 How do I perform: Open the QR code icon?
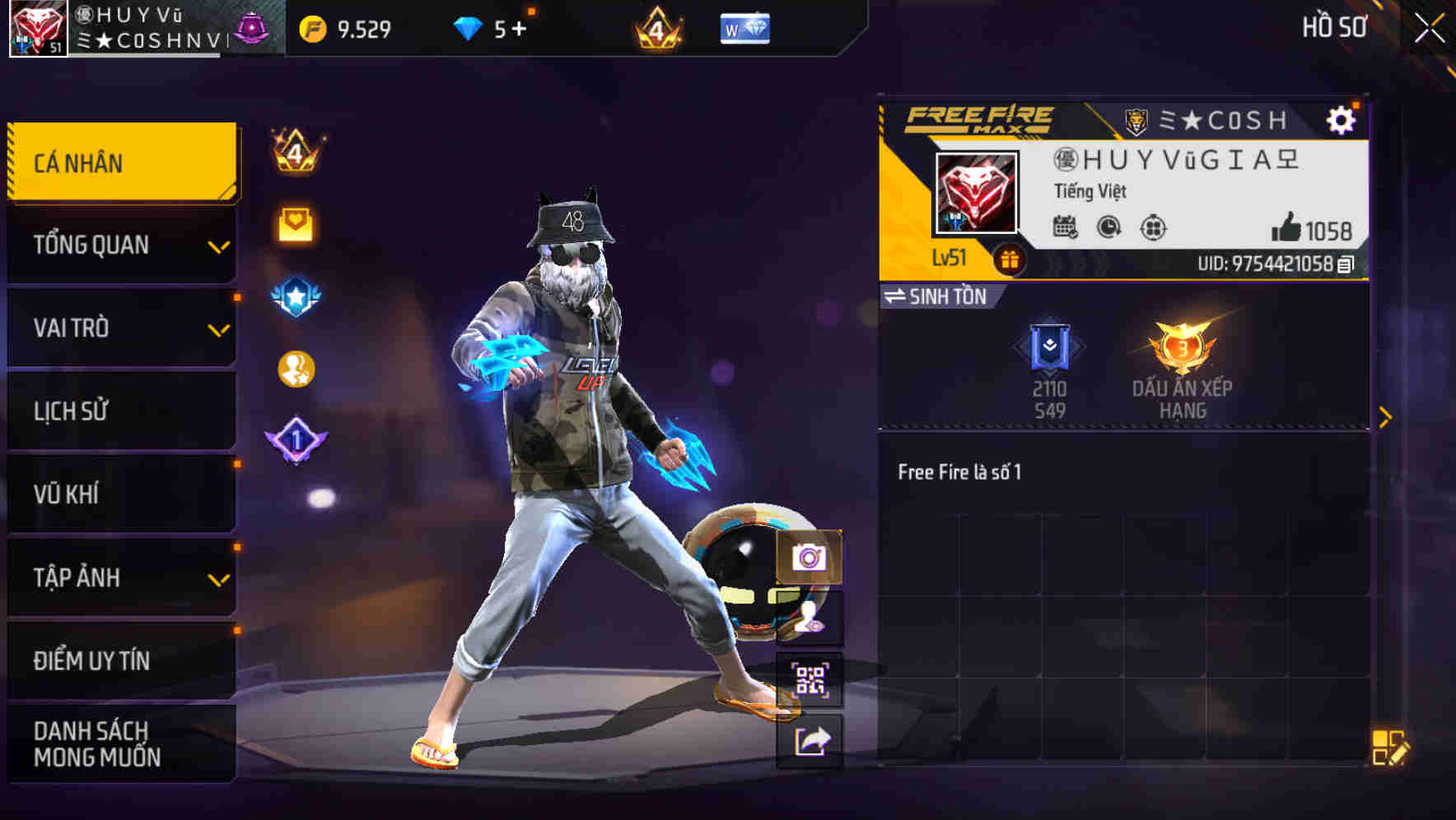coord(809,679)
